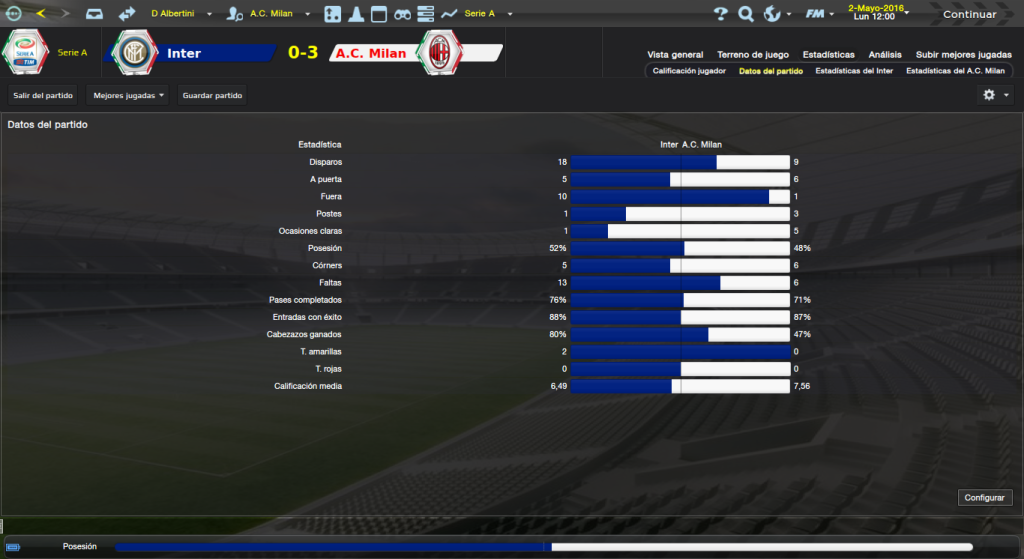The height and width of the screenshot is (559, 1024).
Task: View the Calificación jugador sub-tab
Action: (689, 72)
